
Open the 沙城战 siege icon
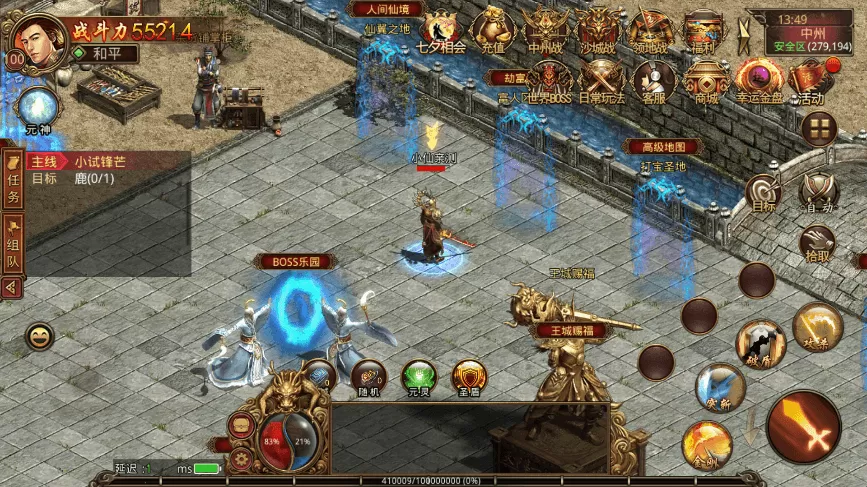coord(599,30)
